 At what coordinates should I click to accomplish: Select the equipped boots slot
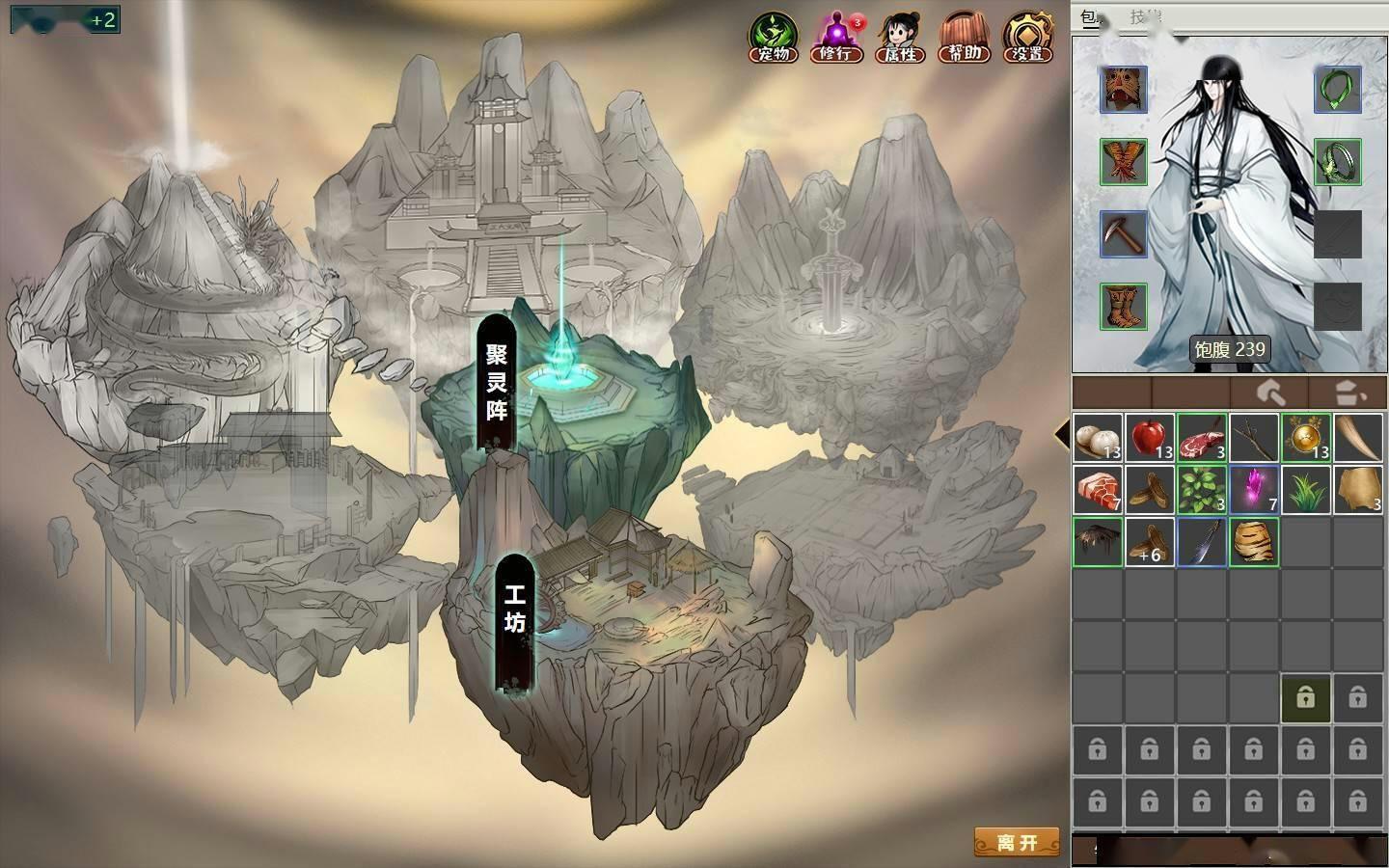coord(1124,307)
